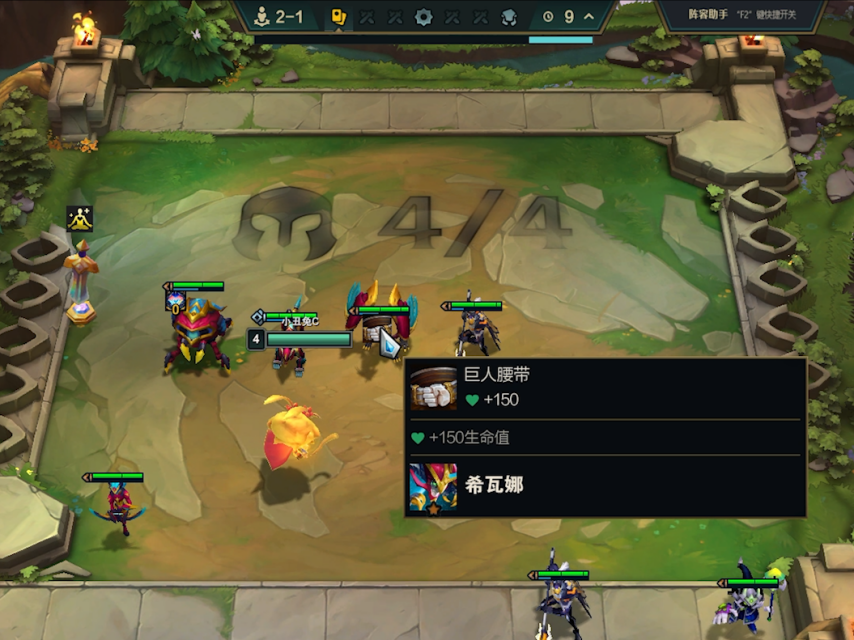This screenshot has width=854, height=640.
Task: Select the 希瓦娜 champion portrait
Action: tap(433, 487)
